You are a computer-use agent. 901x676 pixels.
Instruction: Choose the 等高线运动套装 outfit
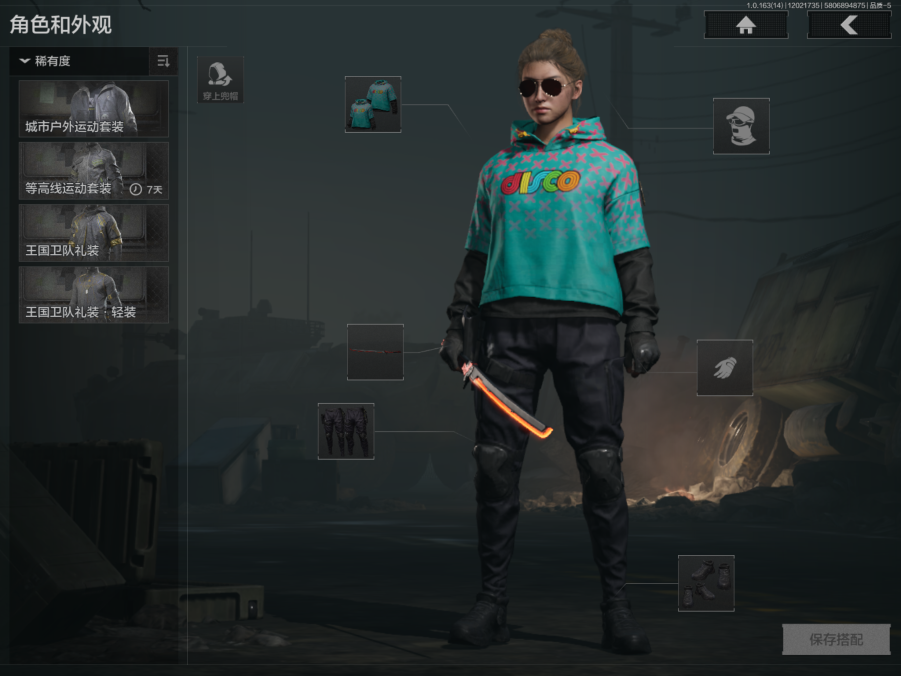pos(94,171)
